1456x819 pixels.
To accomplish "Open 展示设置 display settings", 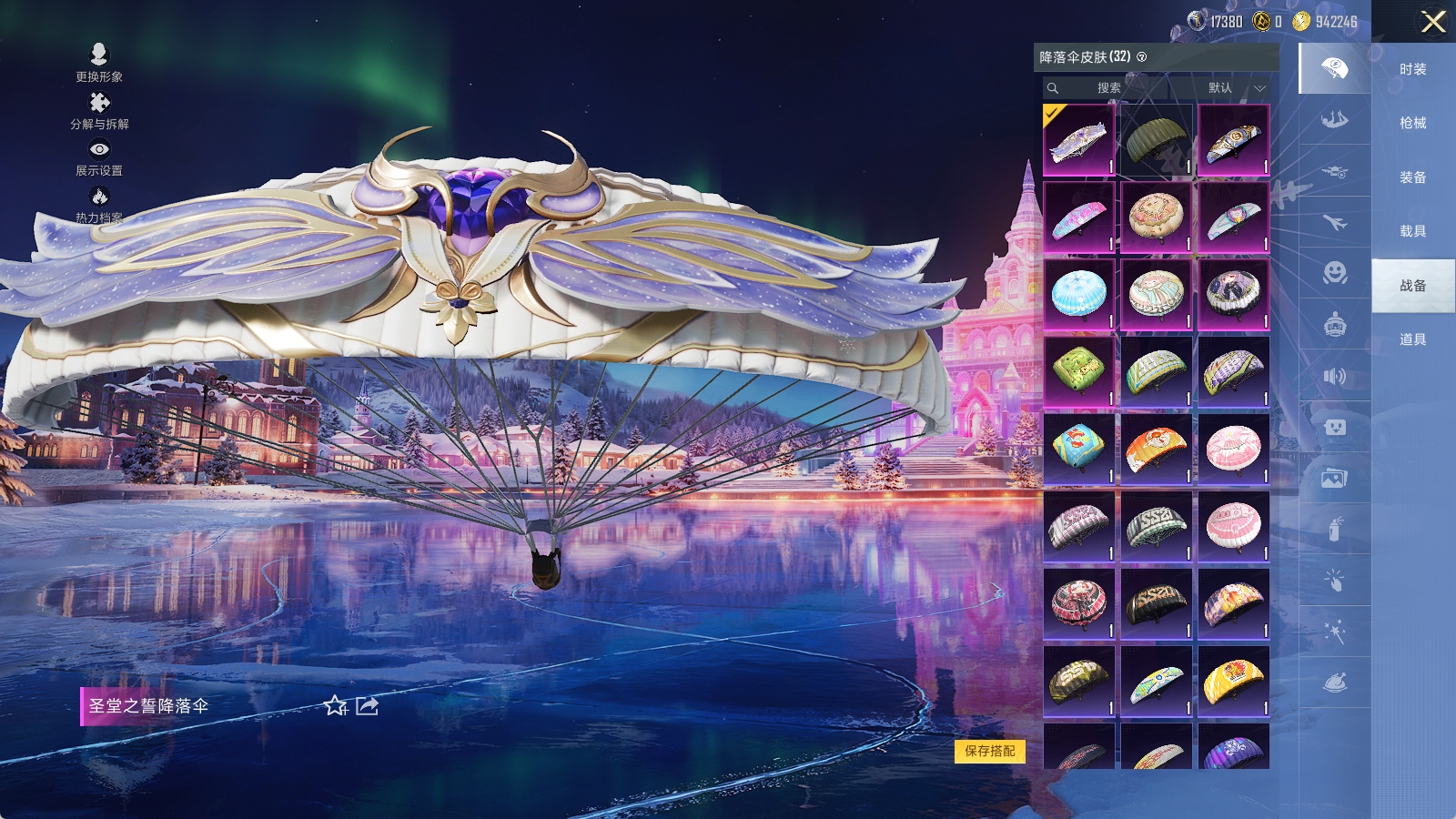I will (x=99, y=157).
